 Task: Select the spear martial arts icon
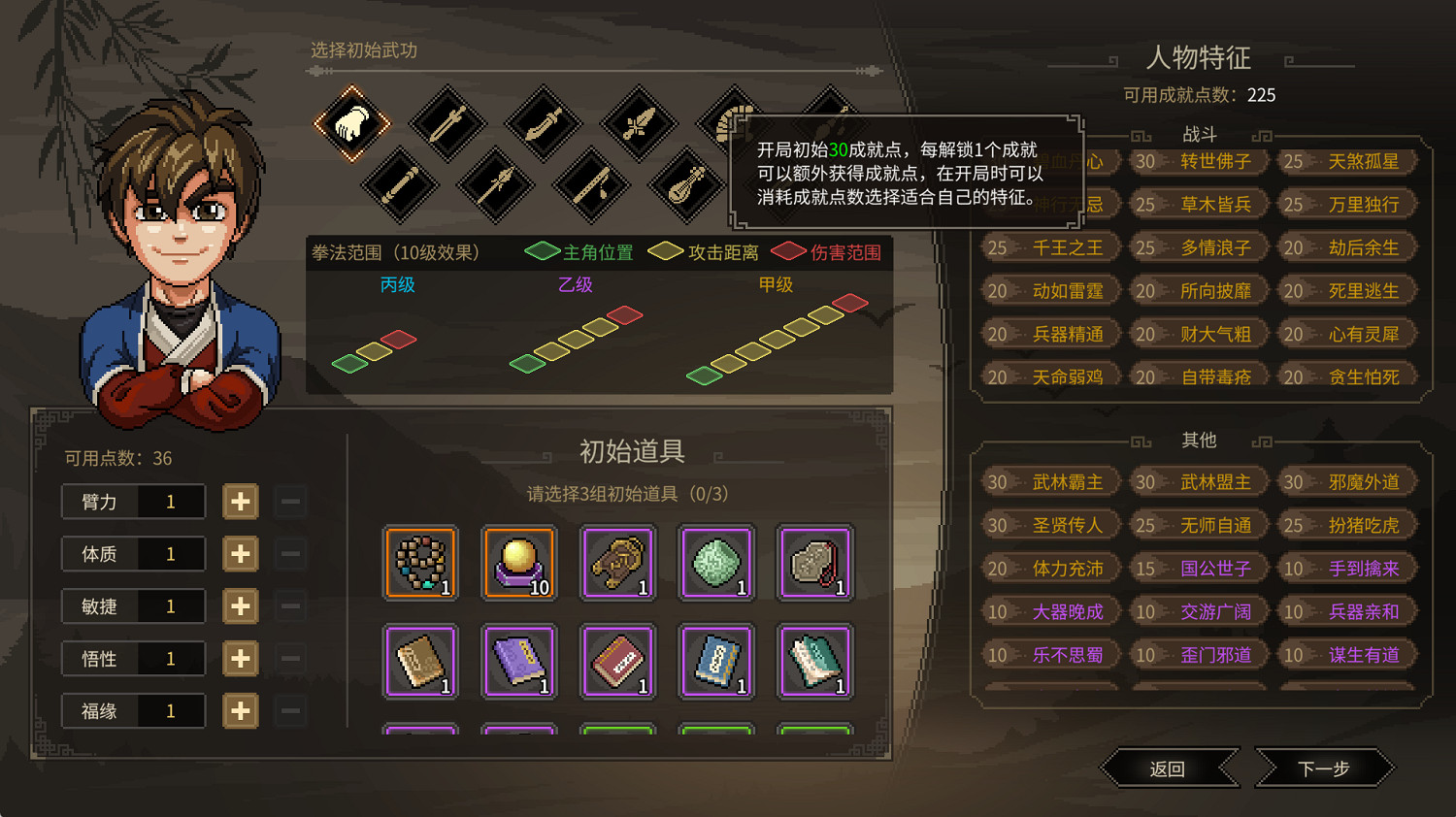click(x=495, y=184)
